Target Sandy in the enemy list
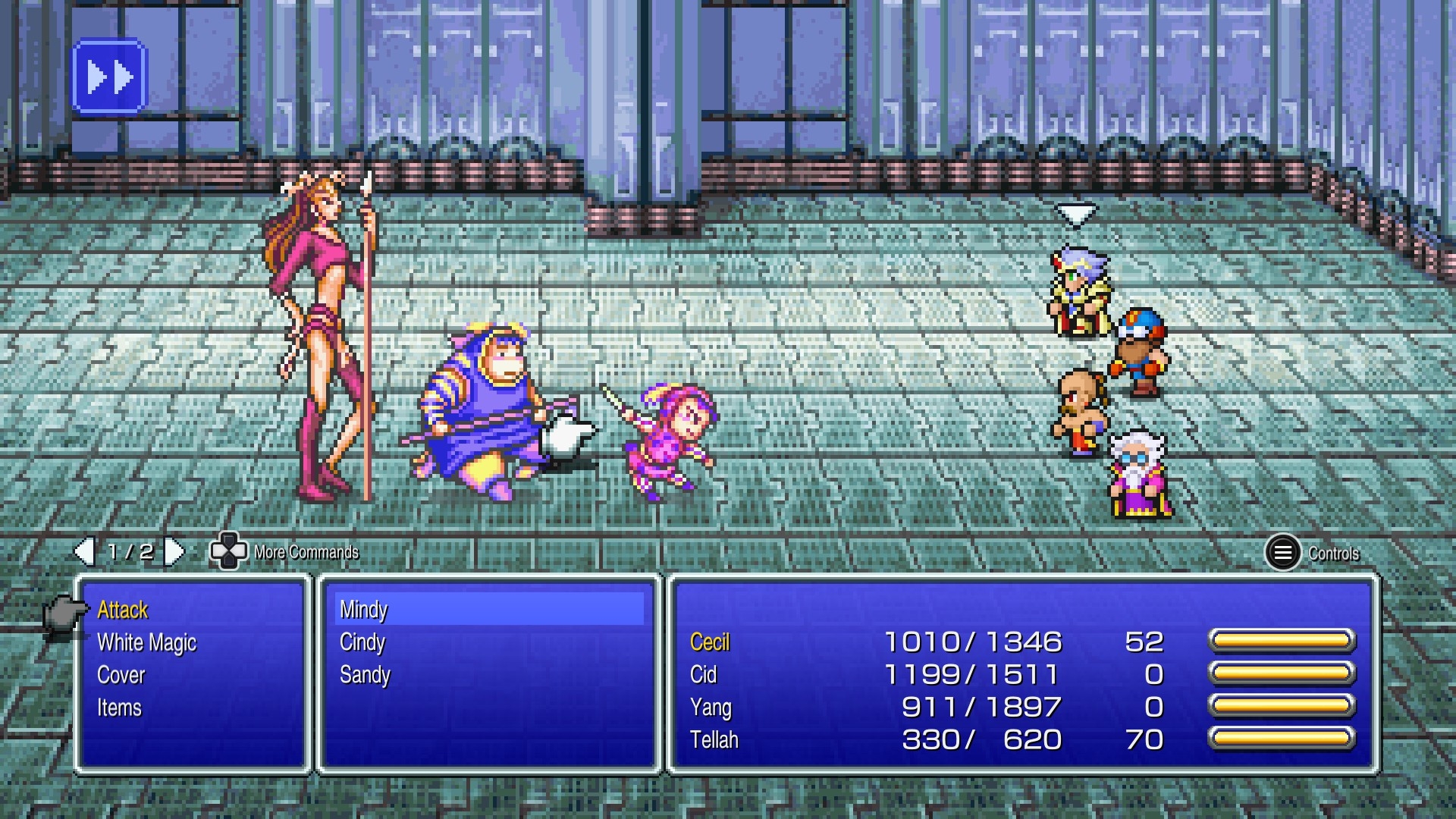Image resolution: width=1456 pixels, height=819 pixels. [x=365, y=675]
